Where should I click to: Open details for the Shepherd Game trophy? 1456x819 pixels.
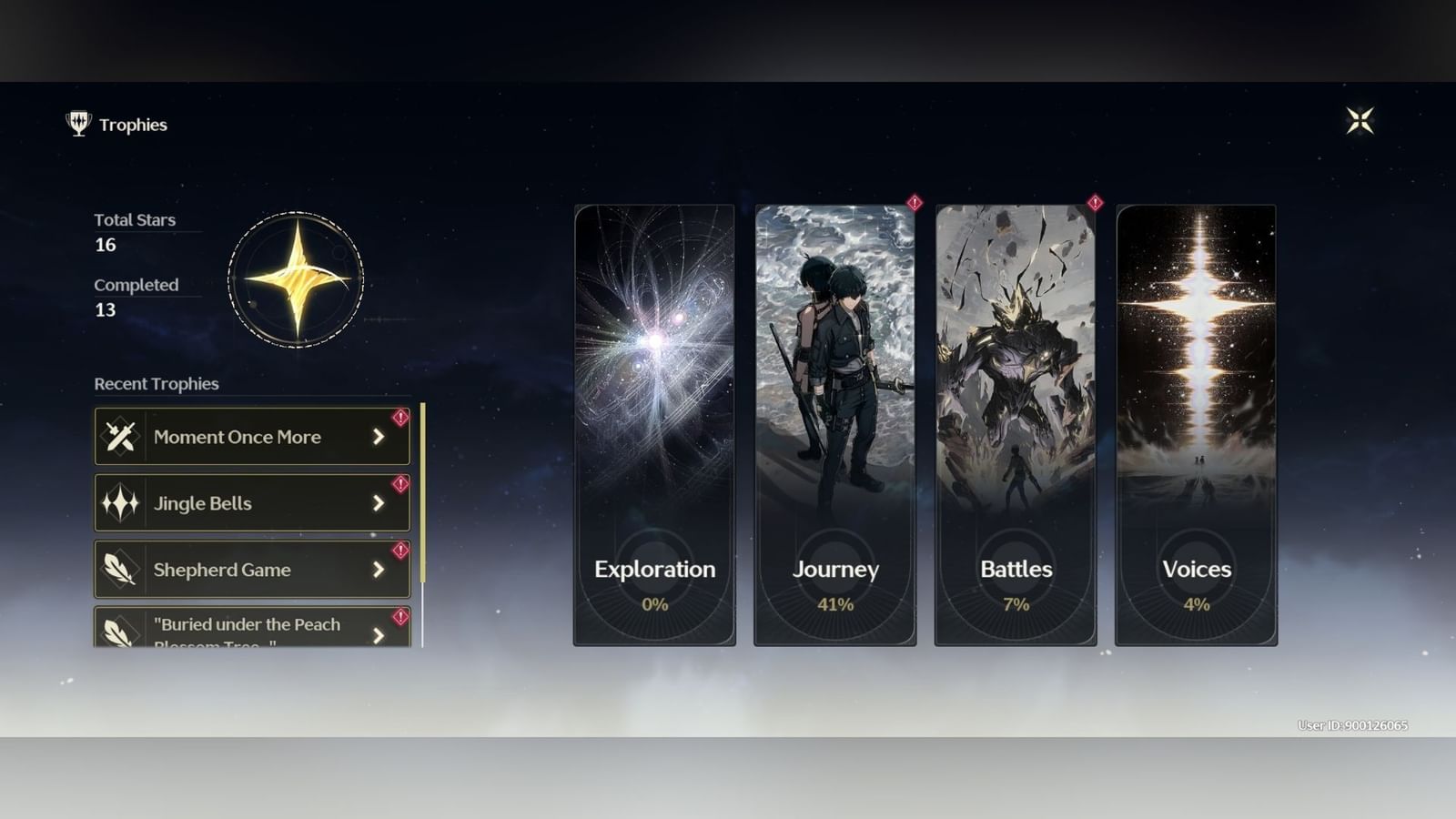pos(377,570)
